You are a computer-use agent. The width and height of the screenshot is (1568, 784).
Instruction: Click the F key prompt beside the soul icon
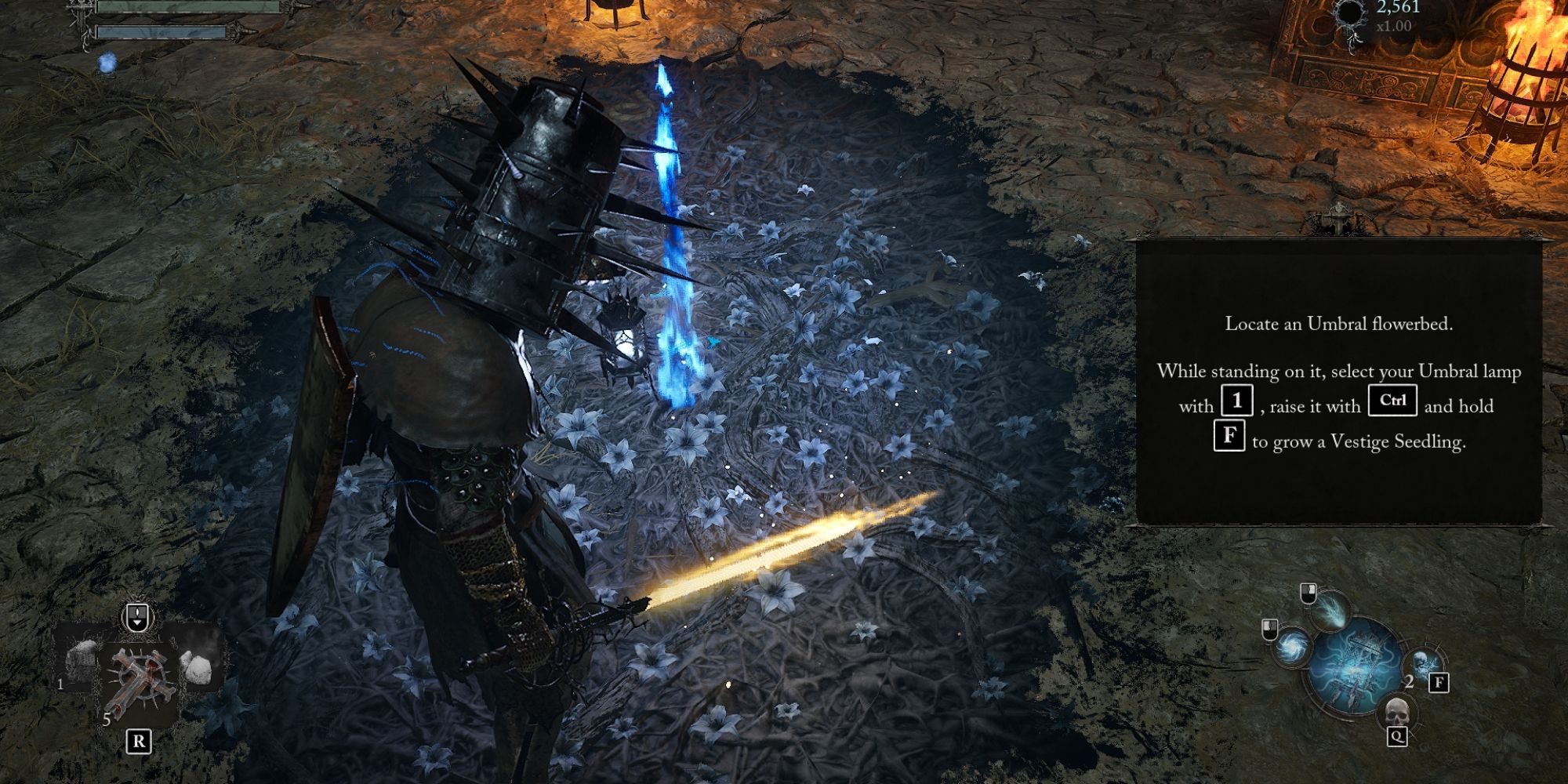(x=1439, y=683)
